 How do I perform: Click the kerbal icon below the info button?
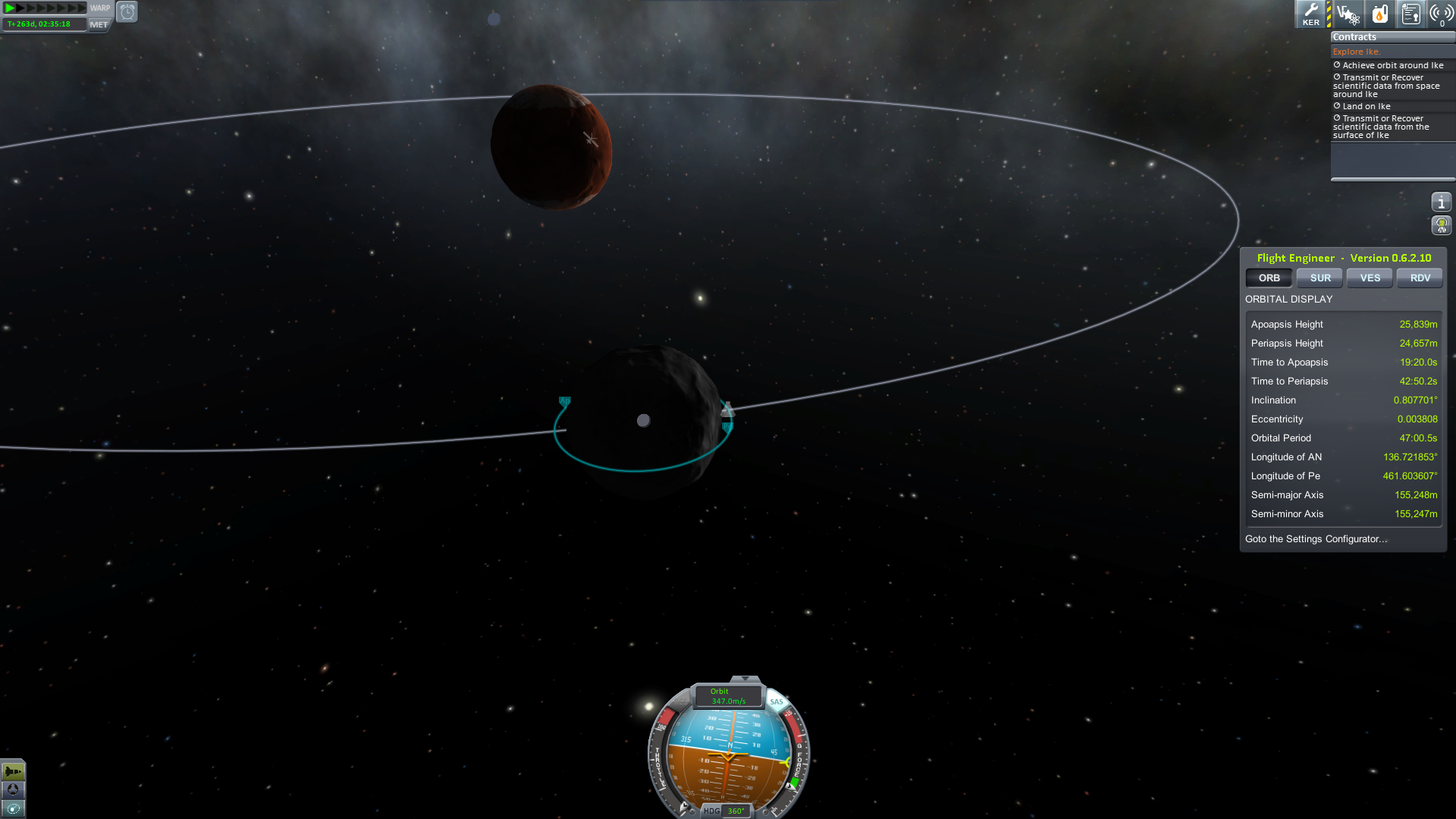[x=1441, y=225]
